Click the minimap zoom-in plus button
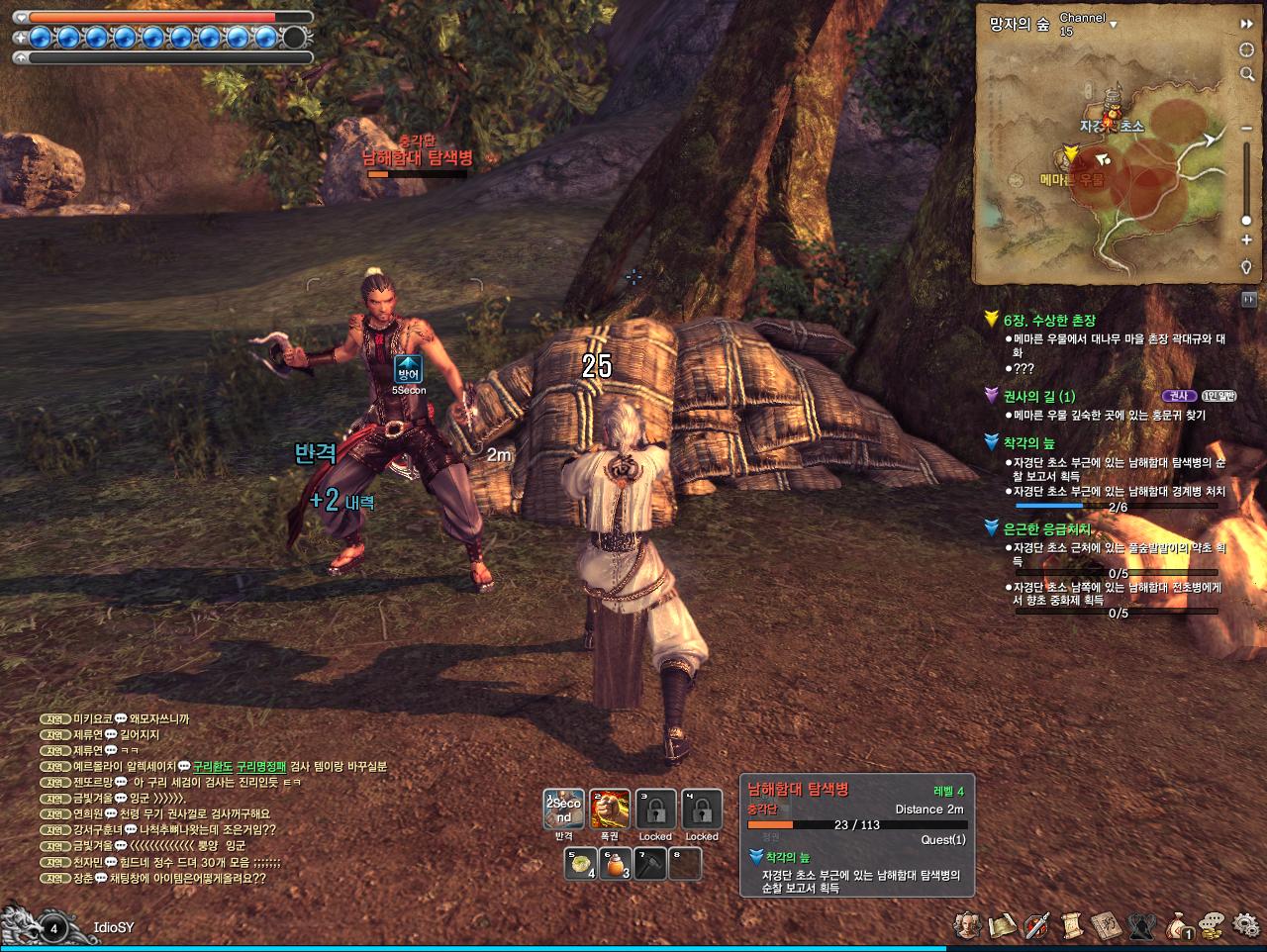 click(1246, 240)
